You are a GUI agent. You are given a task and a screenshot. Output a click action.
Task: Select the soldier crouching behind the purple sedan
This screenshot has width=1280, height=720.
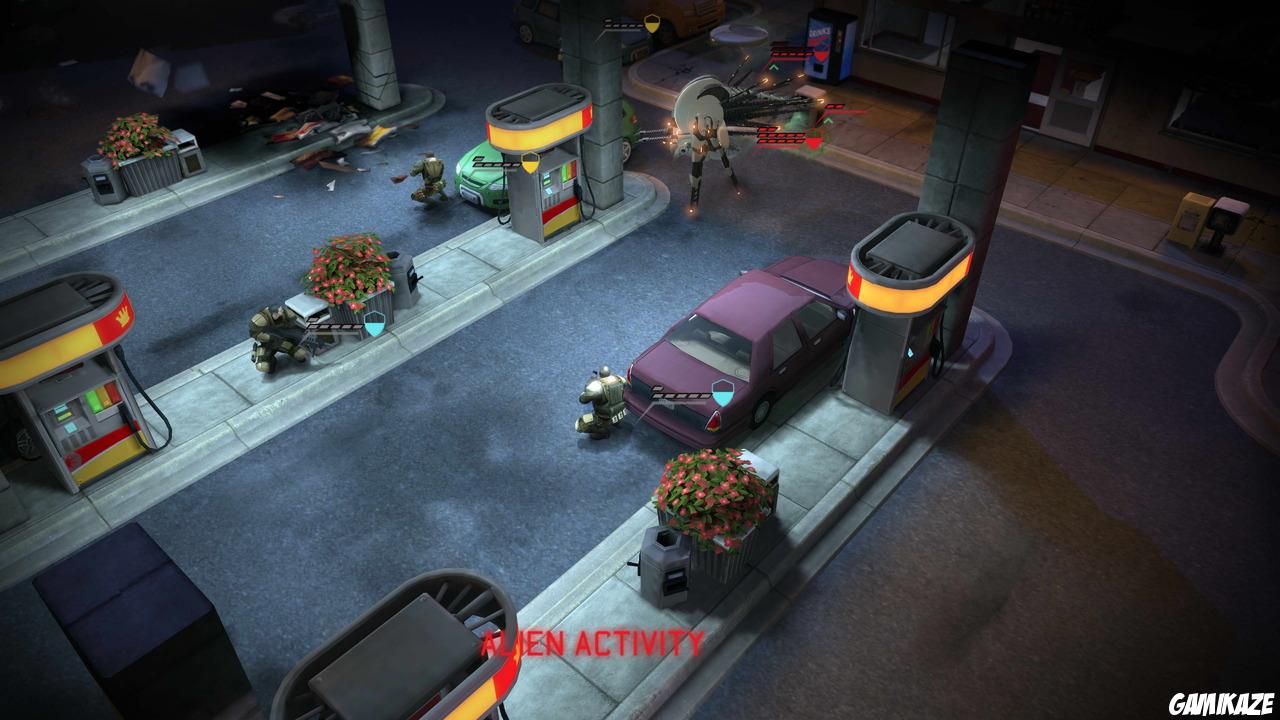[x=600, y=400]
